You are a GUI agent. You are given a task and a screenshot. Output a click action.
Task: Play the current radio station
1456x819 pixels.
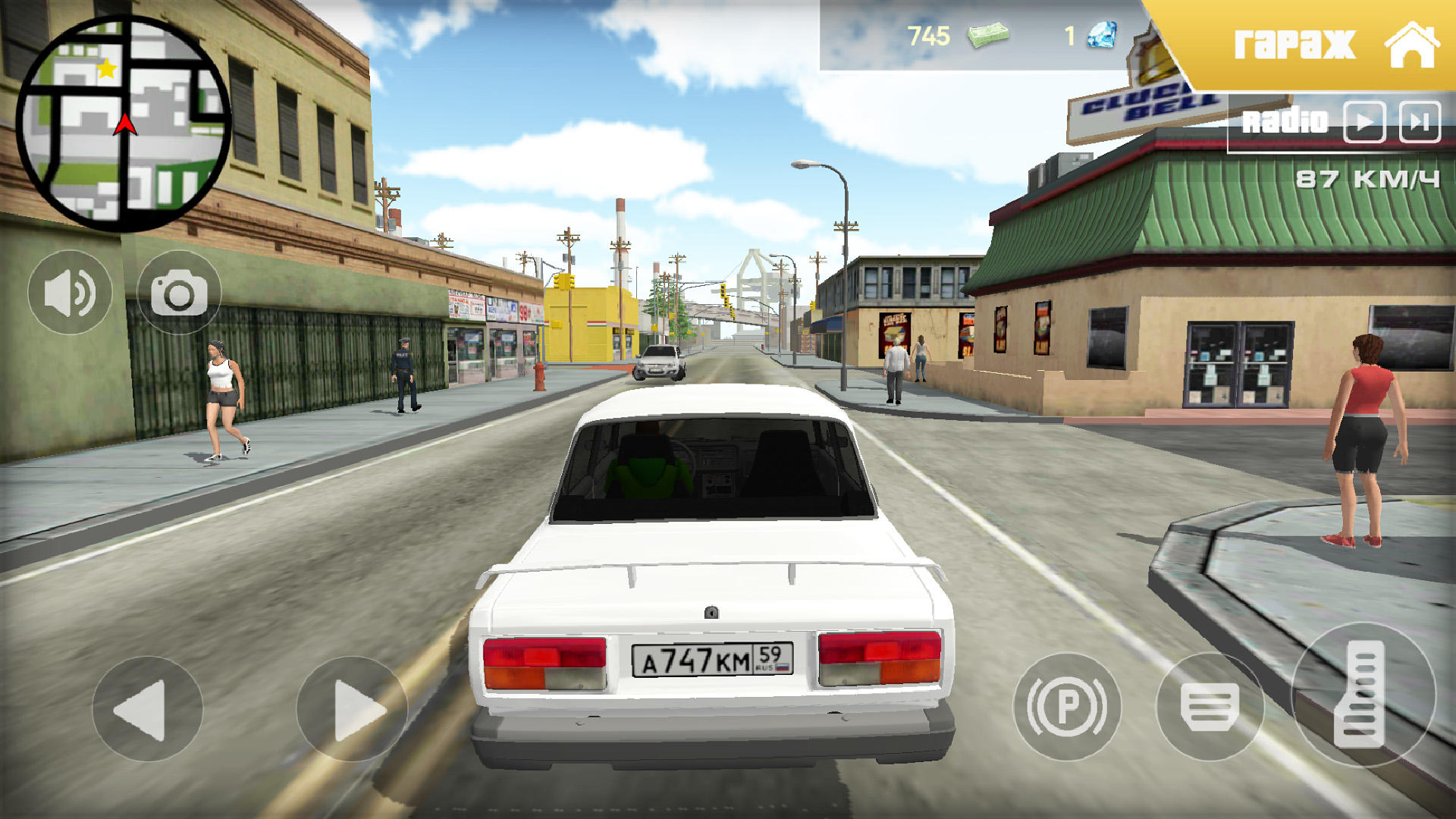click(x=1363, y=120)
